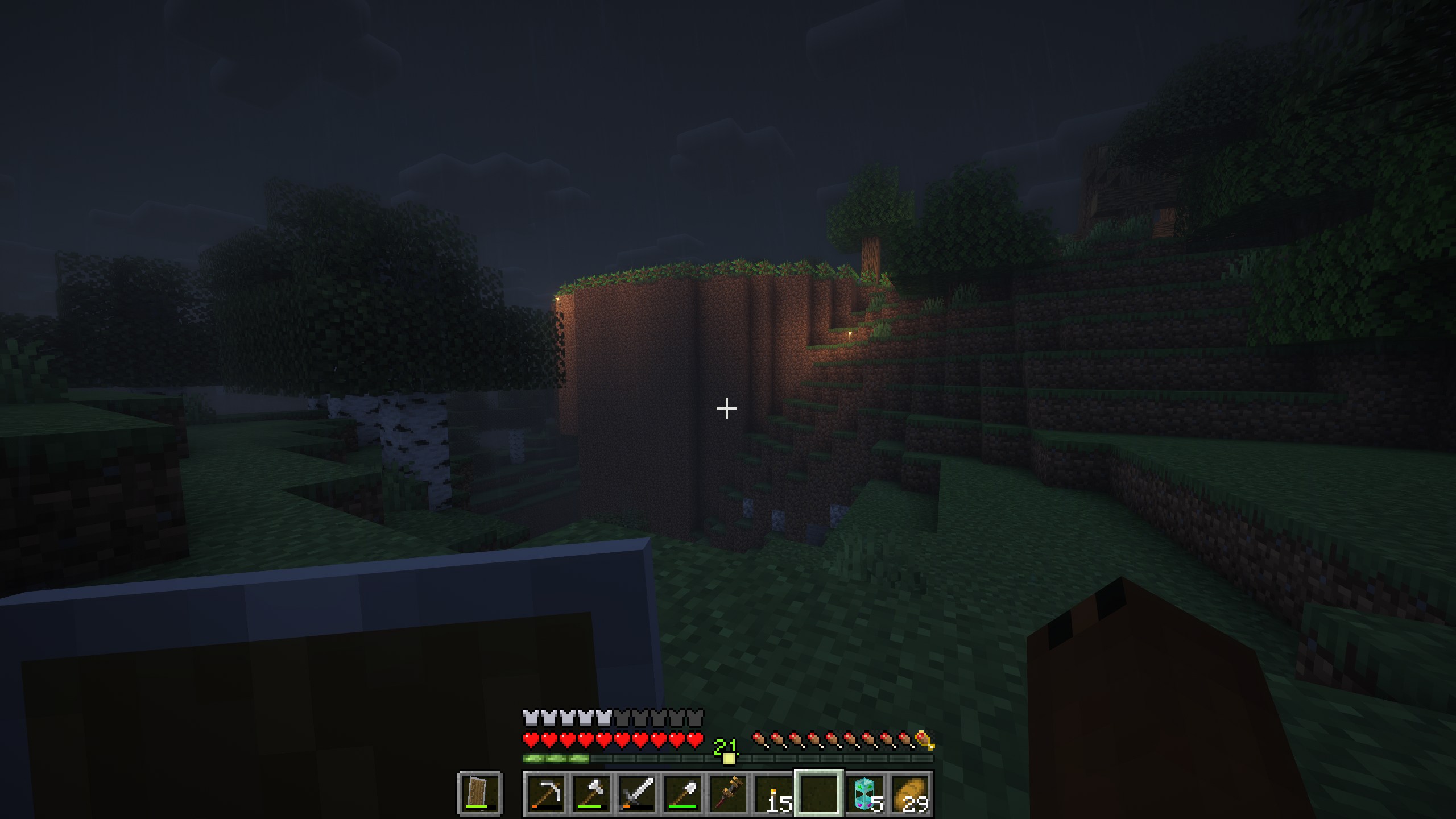
Task: Select the iron axe hotbar slot
Action: point(591,793)
